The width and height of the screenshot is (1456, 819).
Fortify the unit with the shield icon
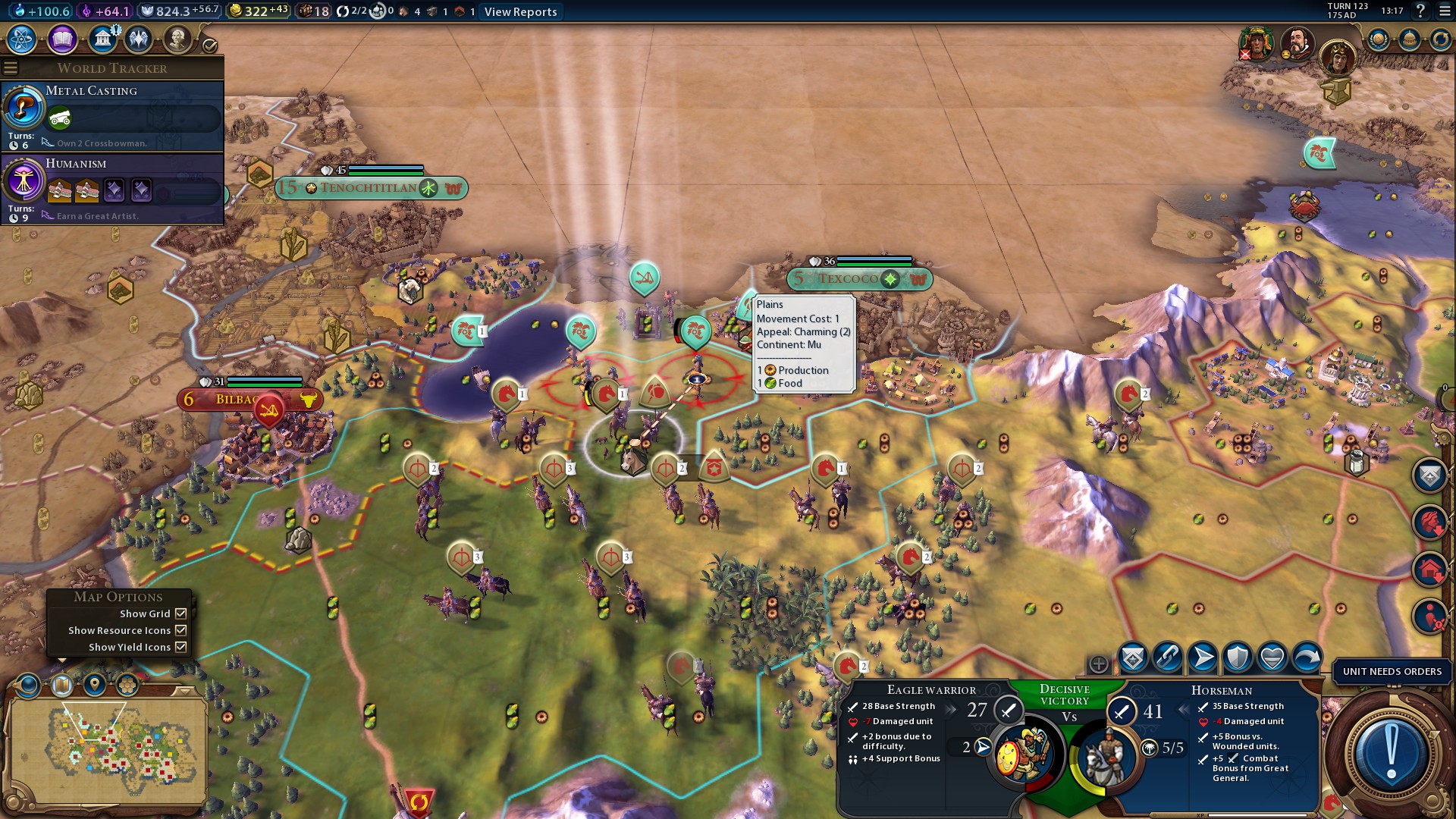point(1238,657)
